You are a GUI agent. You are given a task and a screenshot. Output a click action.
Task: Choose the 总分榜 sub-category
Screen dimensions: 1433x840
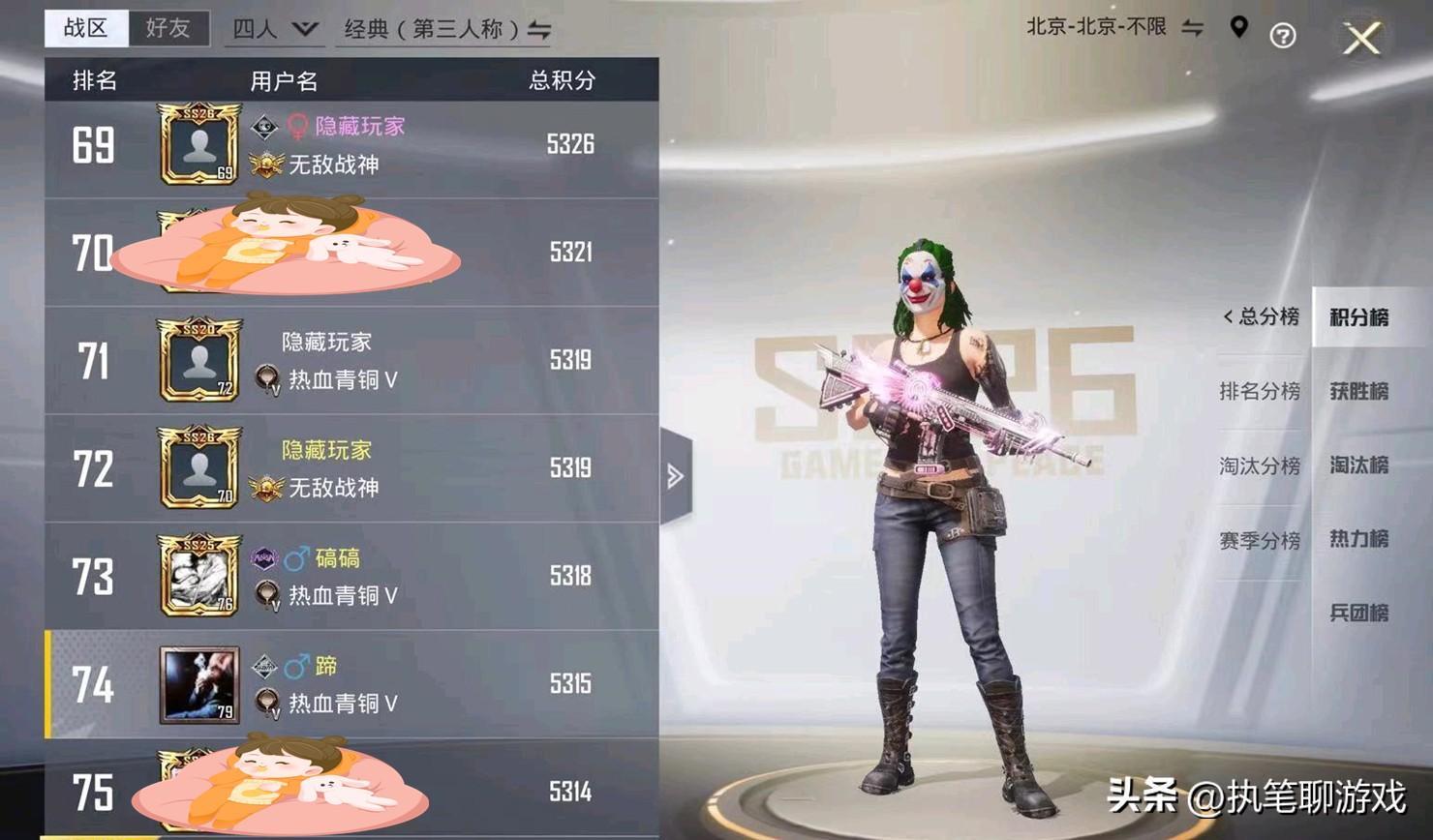point(1261,316)
